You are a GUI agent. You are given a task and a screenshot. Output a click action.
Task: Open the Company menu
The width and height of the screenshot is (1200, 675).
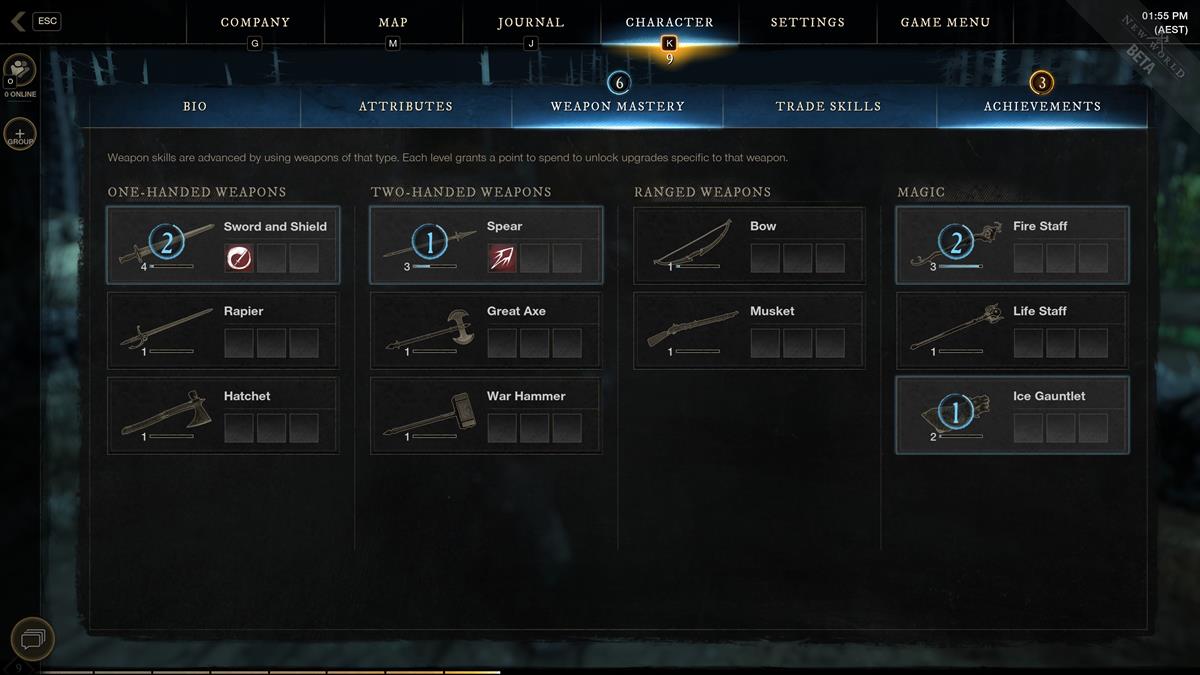tap(255, 22)
